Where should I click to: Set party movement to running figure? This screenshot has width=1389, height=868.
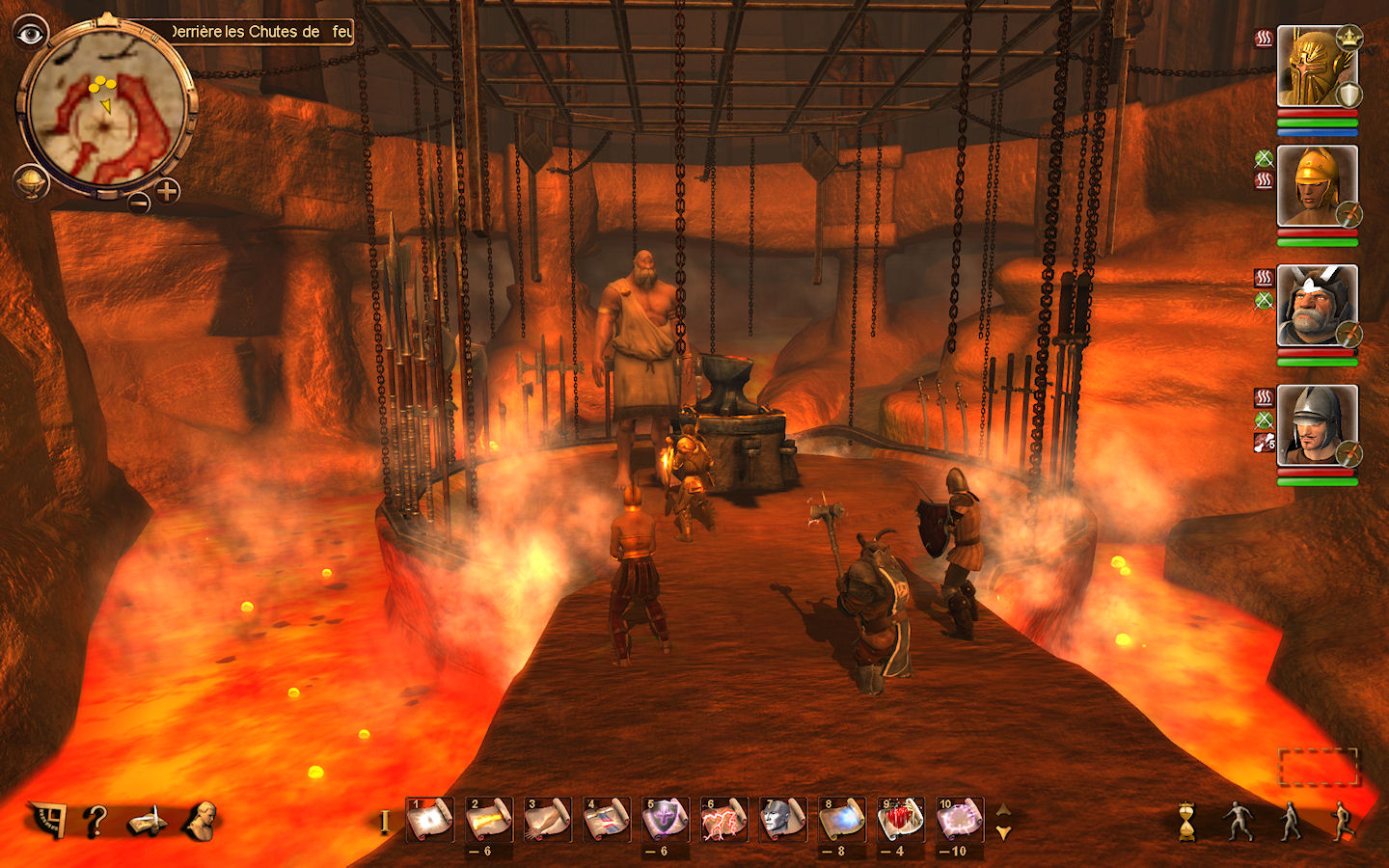click(x=1341, y=821)
